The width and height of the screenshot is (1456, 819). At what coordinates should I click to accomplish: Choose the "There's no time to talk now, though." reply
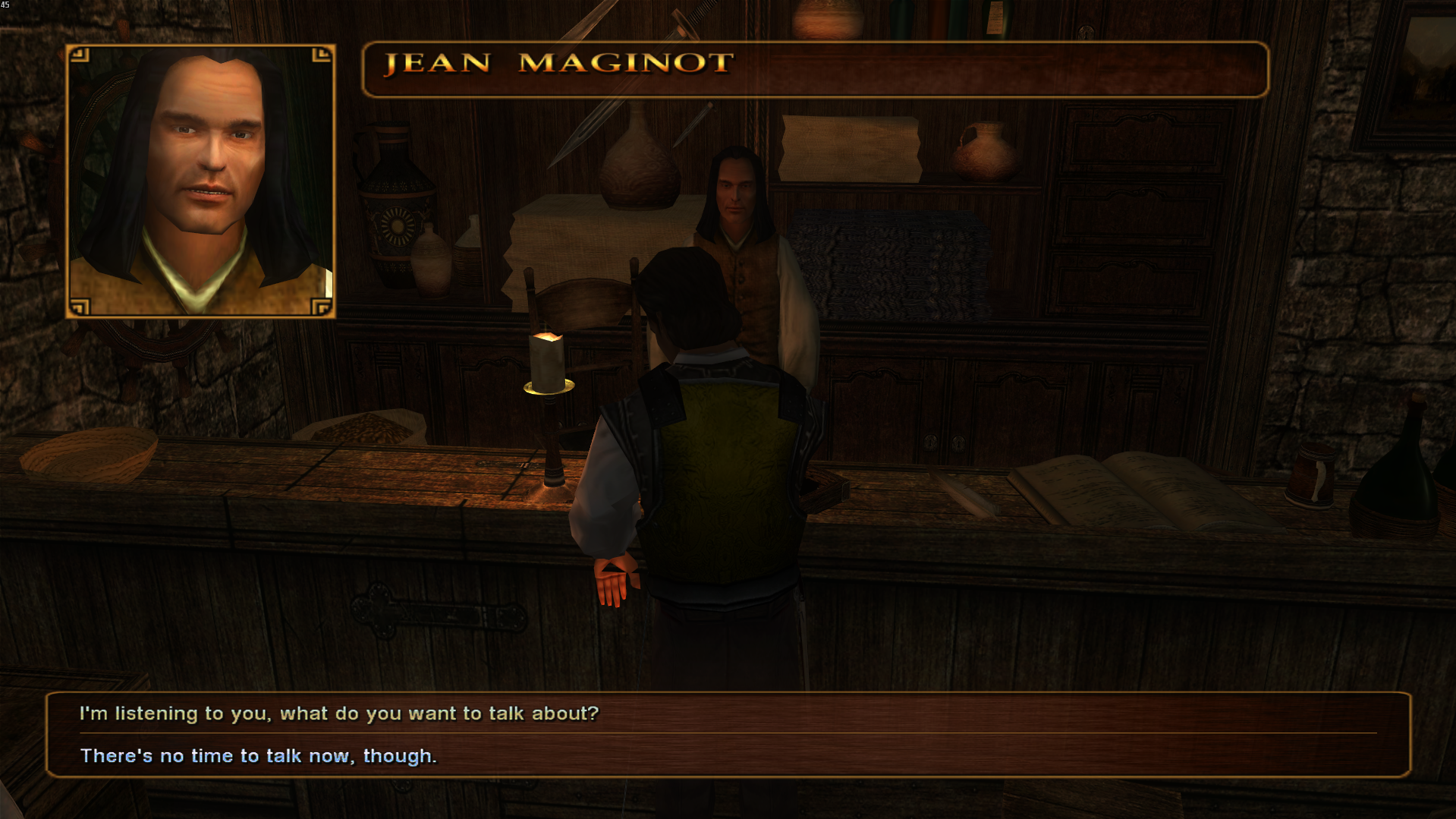coord(259,756)
